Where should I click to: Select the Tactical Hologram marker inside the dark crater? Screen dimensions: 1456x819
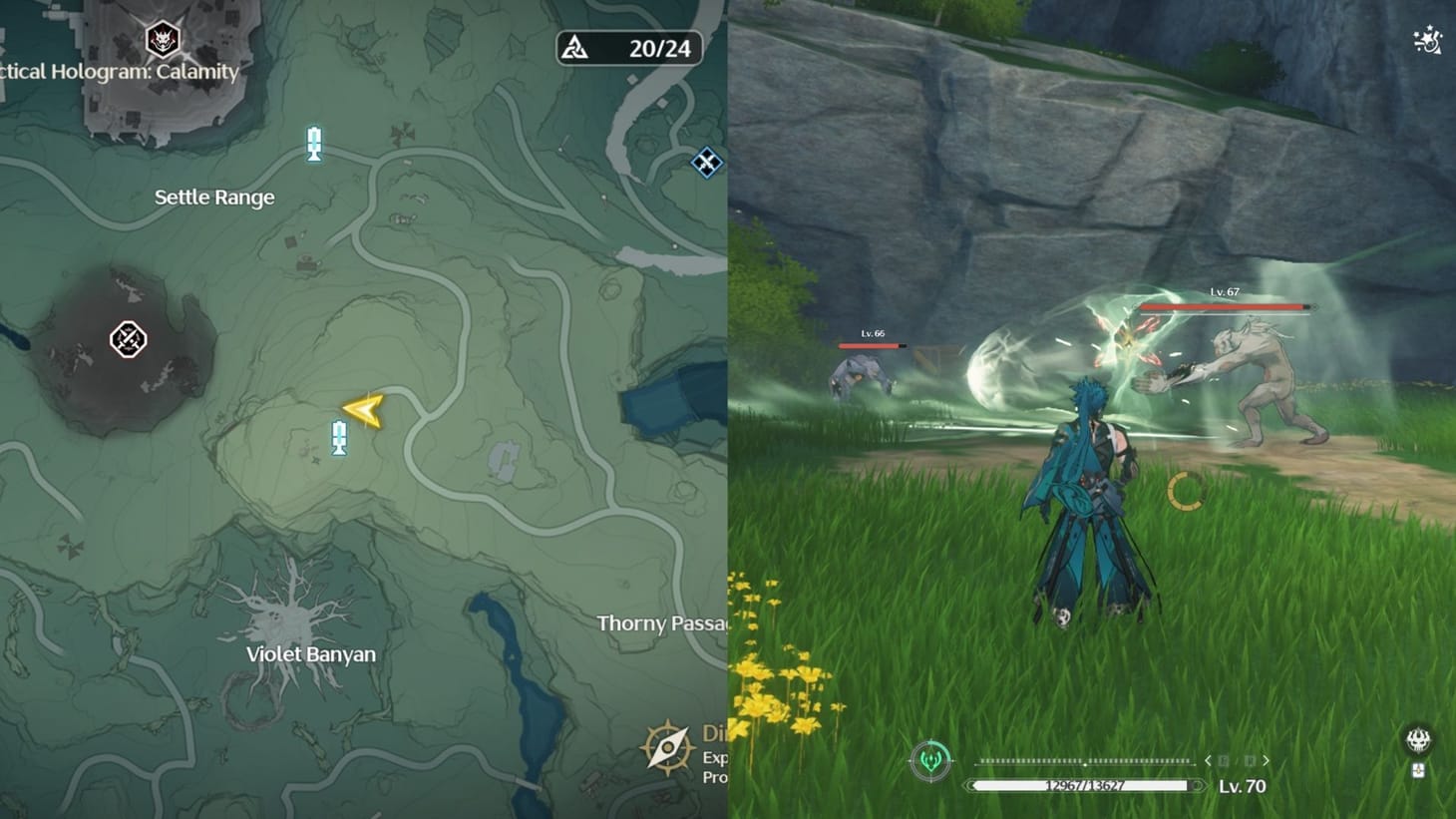(x=127, y=340)
